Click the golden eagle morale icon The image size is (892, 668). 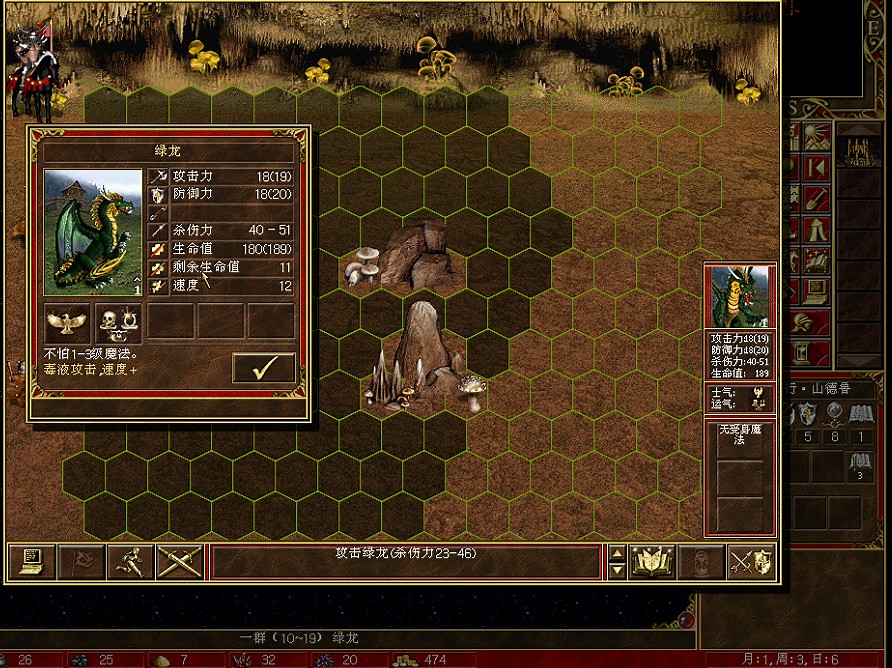pos(69,322)
